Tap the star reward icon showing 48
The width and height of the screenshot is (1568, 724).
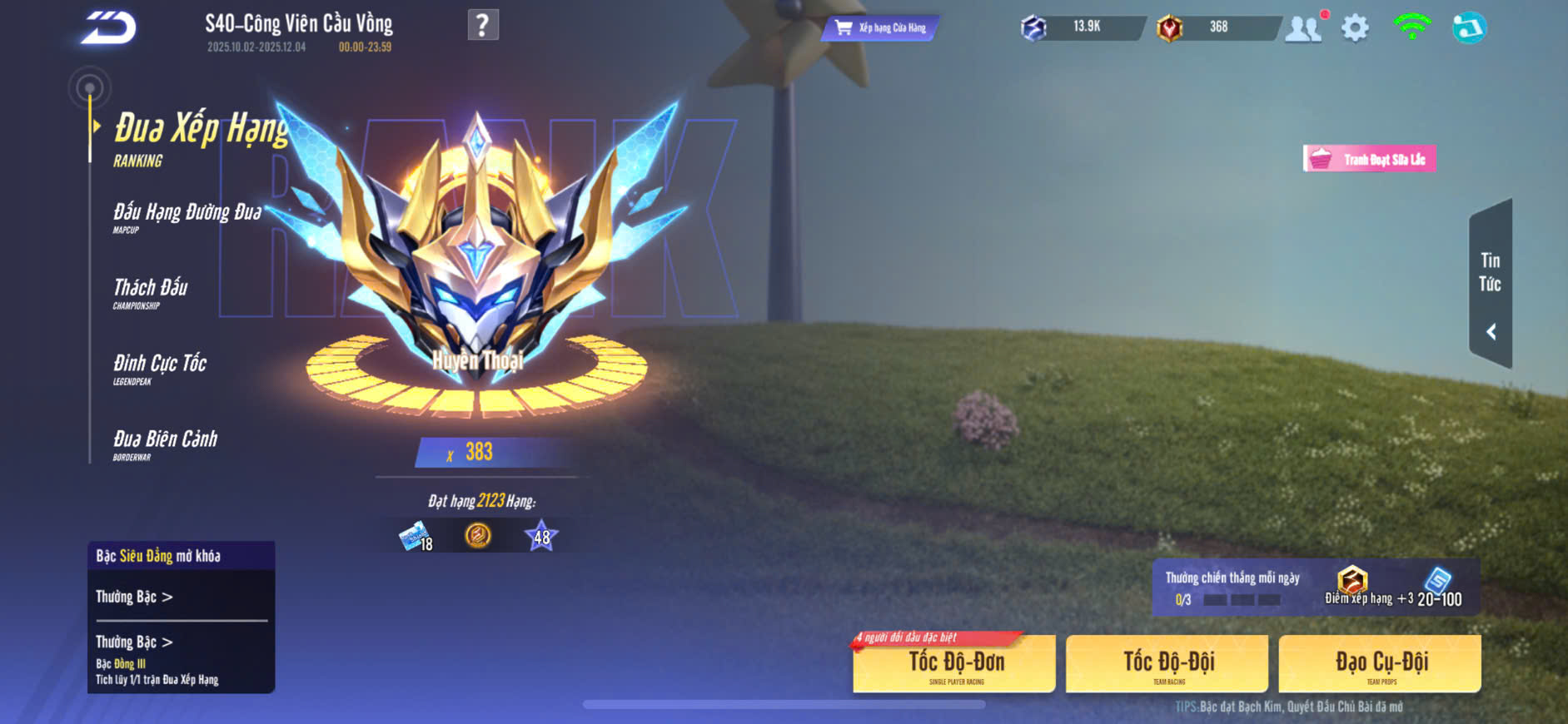[x=540, y=536]
